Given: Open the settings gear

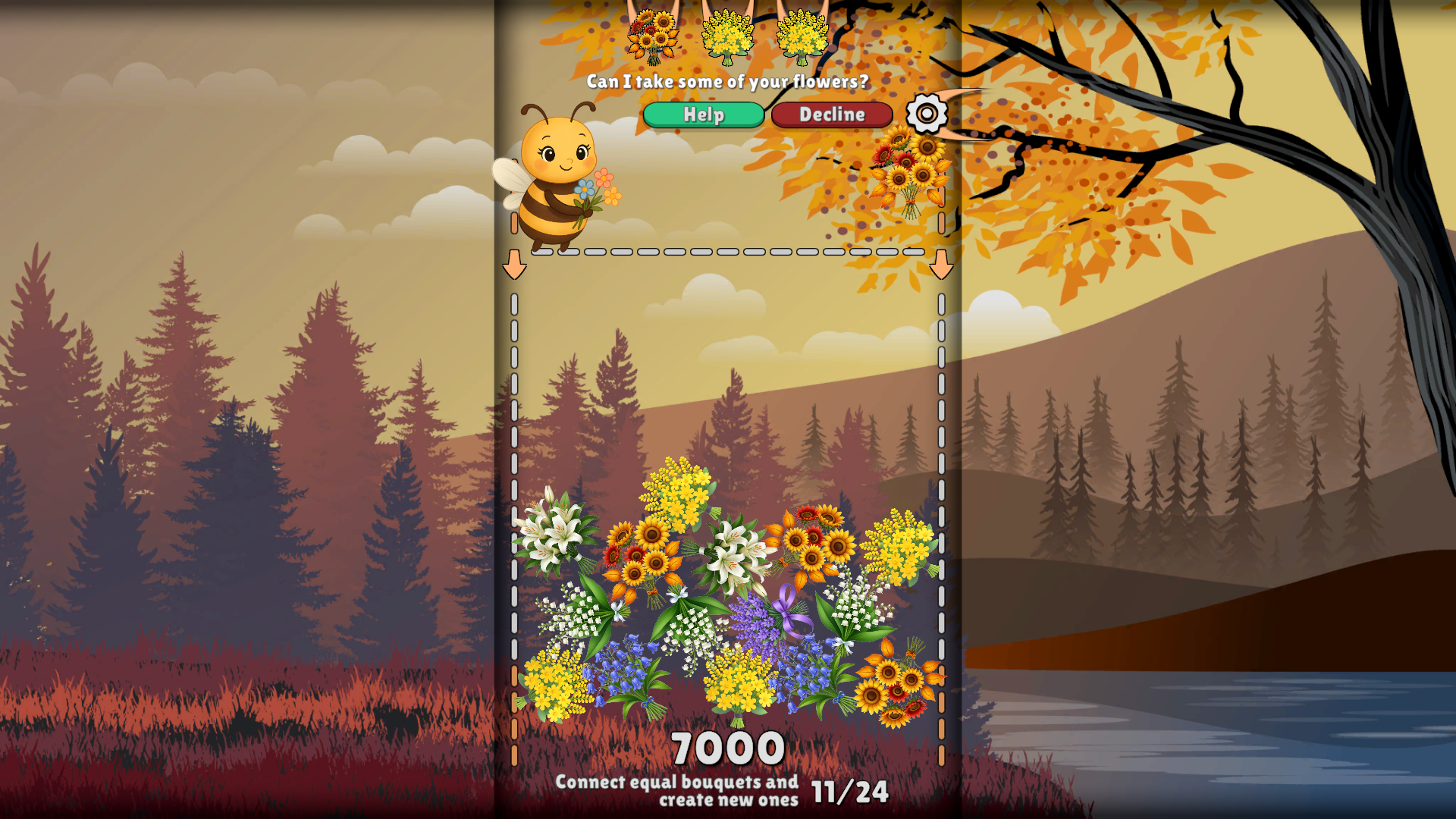Looking at the screenshot, I should click(x=927, y=115).
